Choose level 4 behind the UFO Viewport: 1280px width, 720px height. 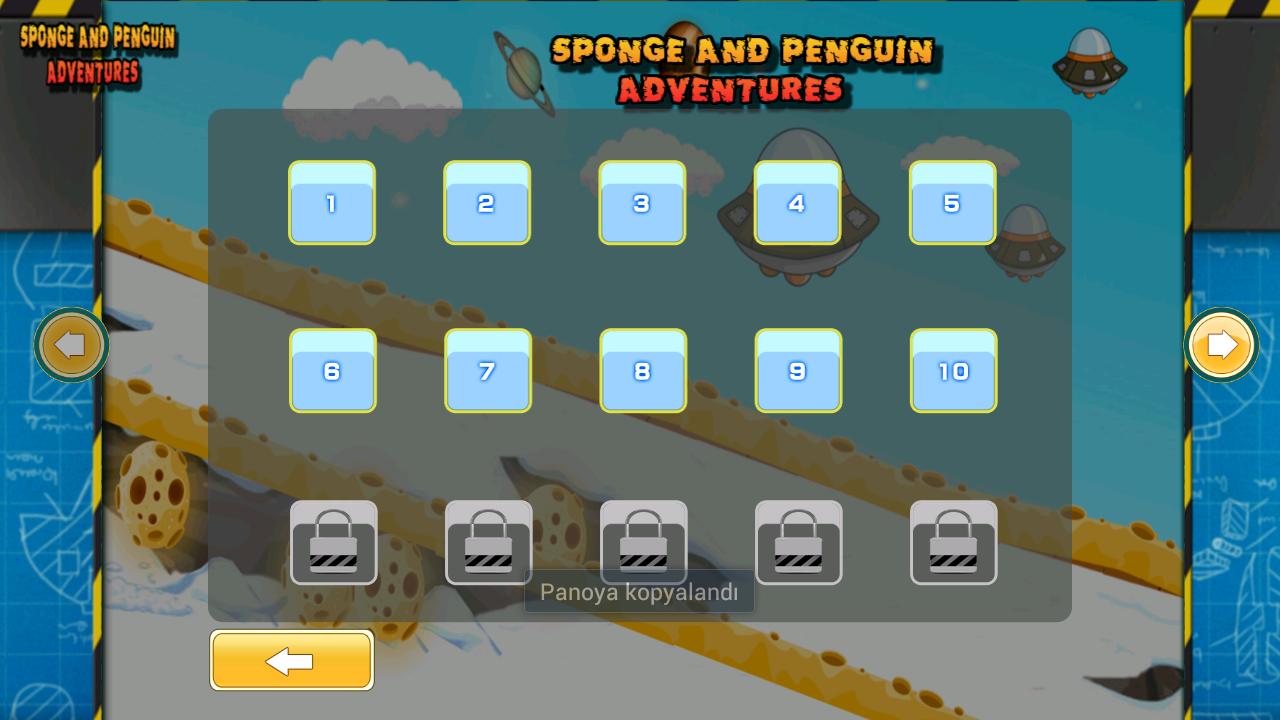click(797, 204)
